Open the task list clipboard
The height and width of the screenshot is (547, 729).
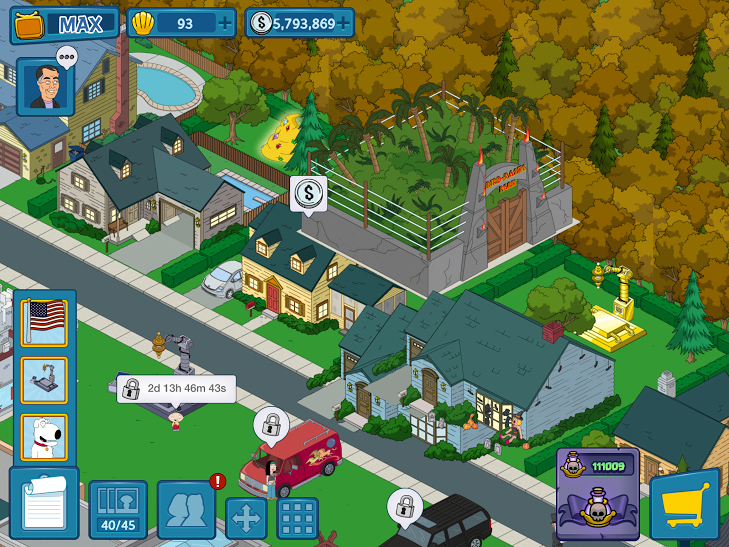tap(43, 504)
